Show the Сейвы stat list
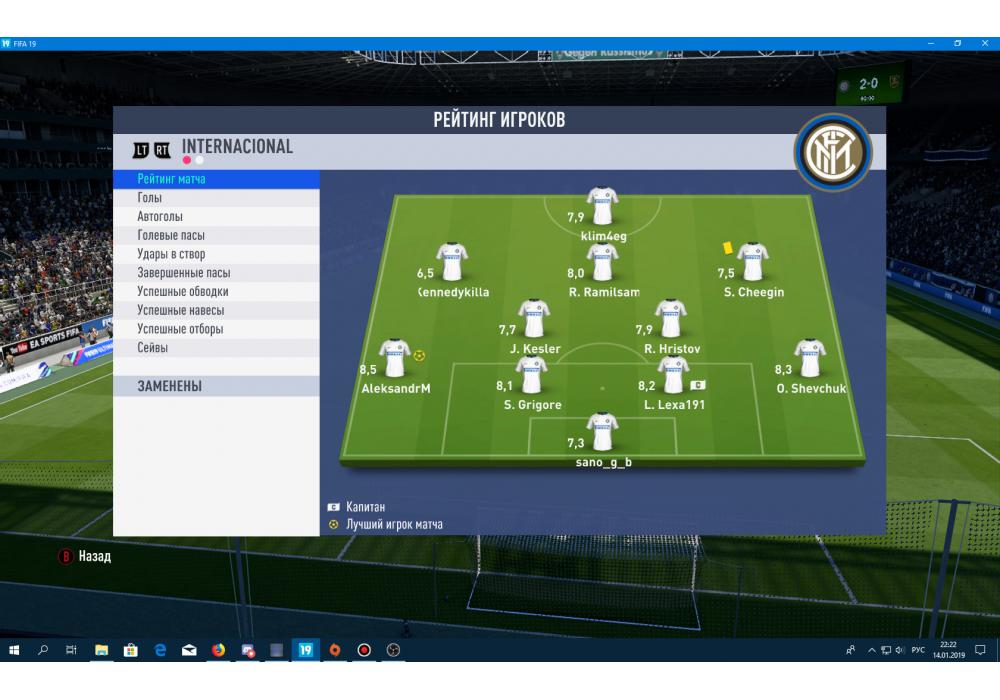Image resolution: width=1000 pixels, height=700 pixels. tap(216, 348)
